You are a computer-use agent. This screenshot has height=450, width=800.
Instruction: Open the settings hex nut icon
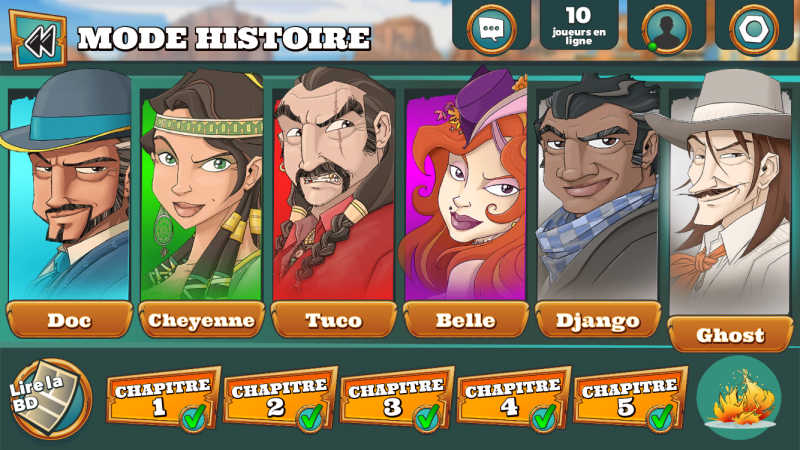[x=753, y=27]
